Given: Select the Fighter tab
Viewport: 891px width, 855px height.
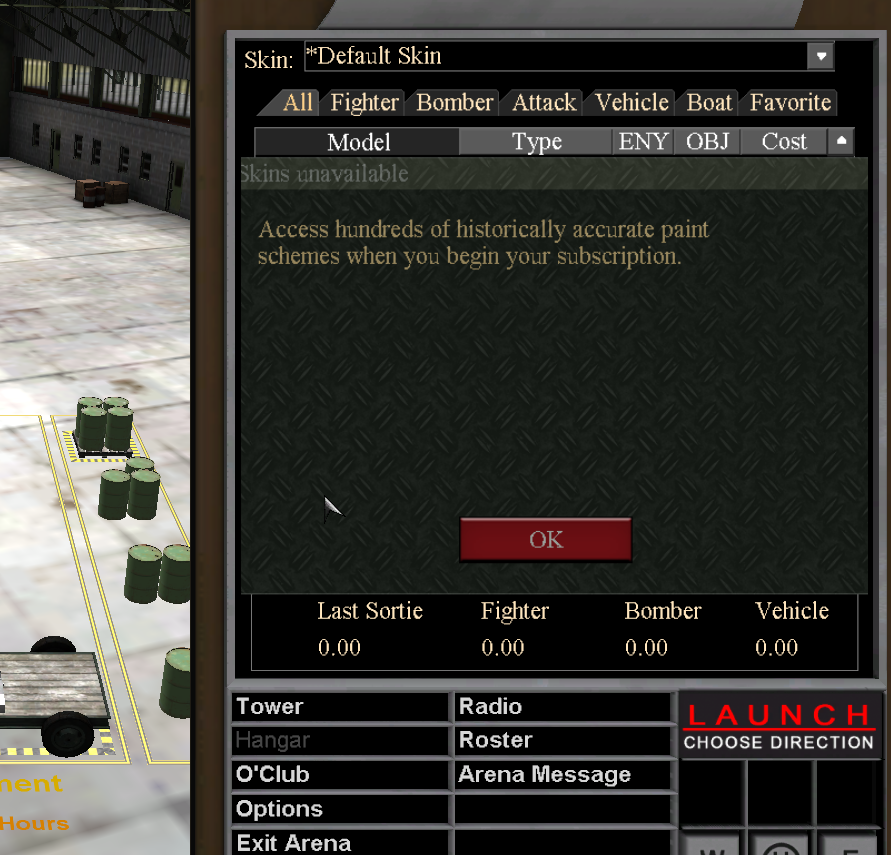Looking at the screenshot, I should [364, 103].
